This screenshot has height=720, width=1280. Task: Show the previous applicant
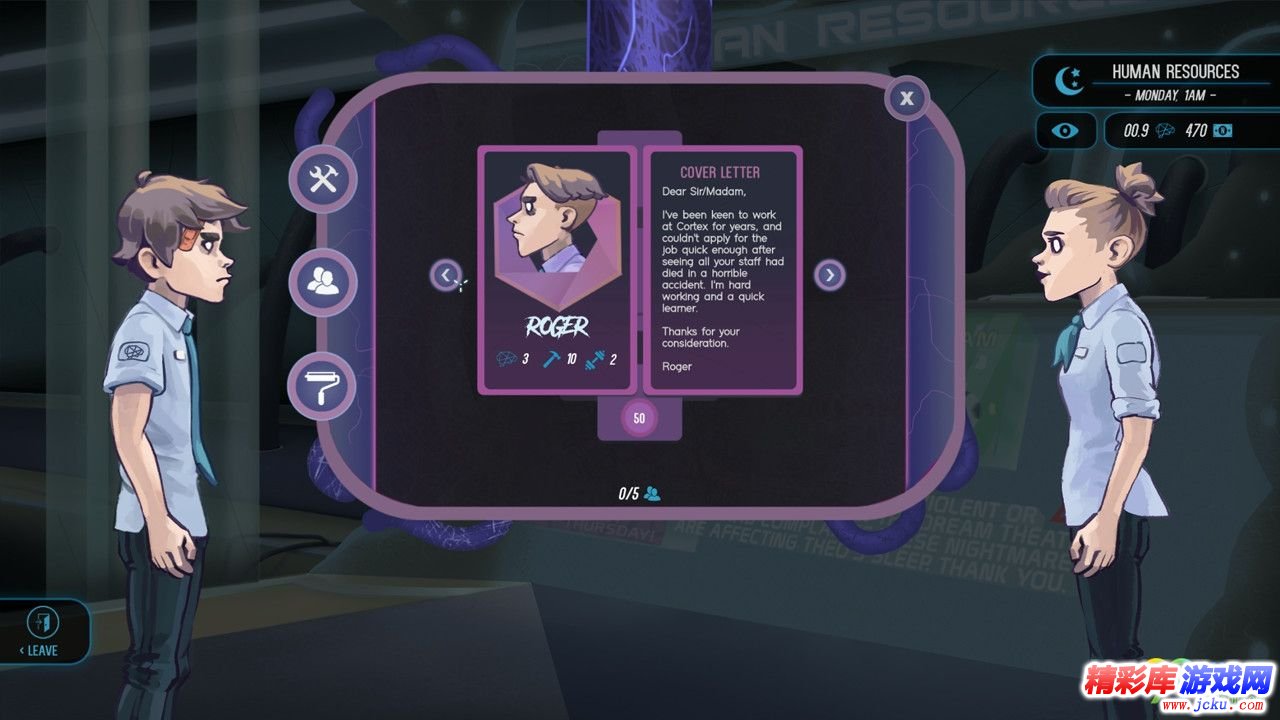pos(445,274)
